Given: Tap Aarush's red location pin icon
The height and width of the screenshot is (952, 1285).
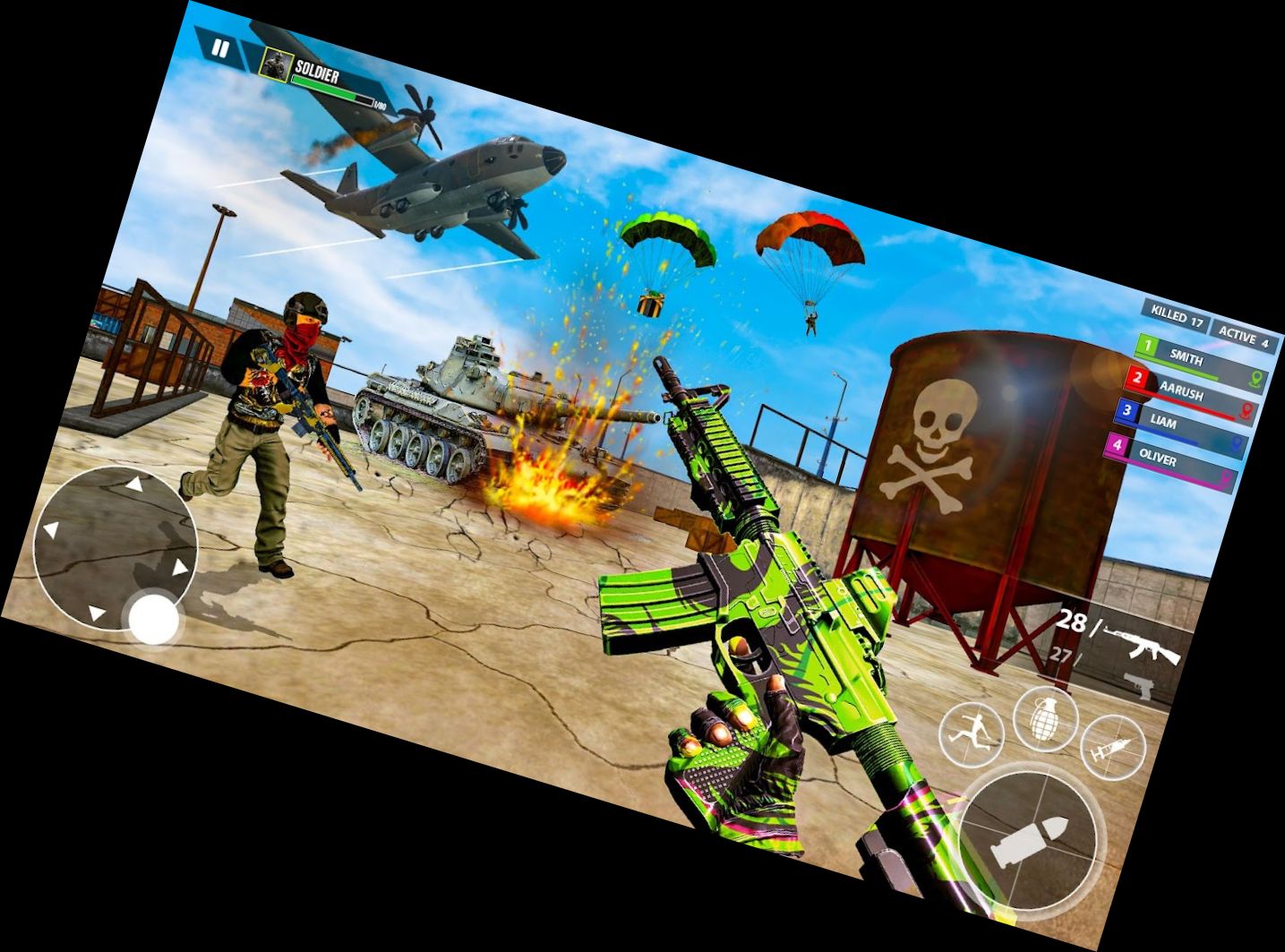Looking at the screenshot, I should tap(1246, 410).
